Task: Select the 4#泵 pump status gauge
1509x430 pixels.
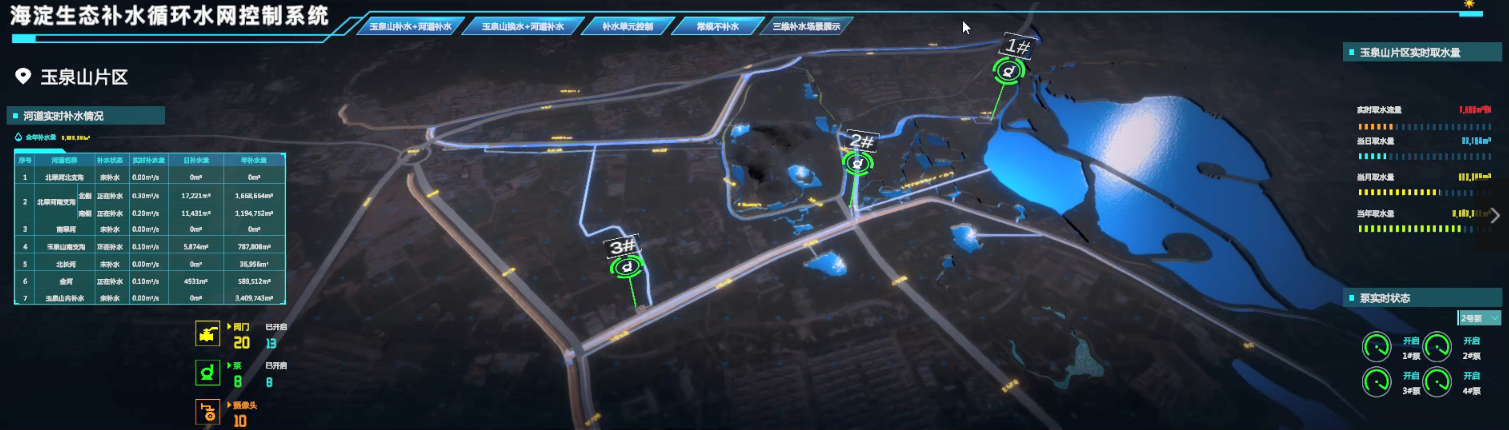Action: 1438,382
